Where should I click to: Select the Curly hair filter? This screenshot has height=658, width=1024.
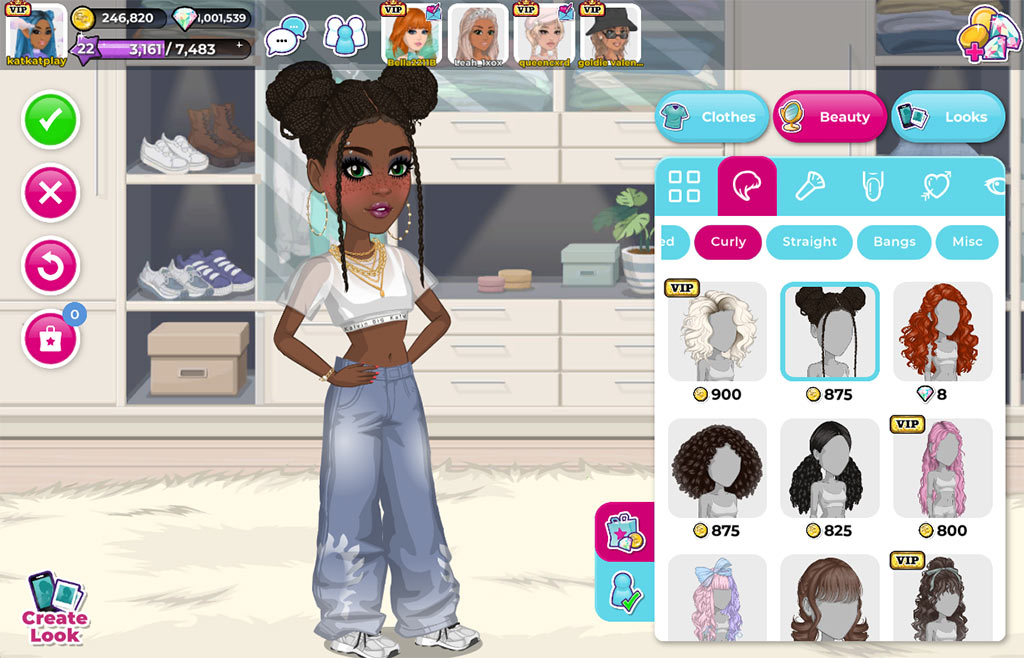point(728,242)
